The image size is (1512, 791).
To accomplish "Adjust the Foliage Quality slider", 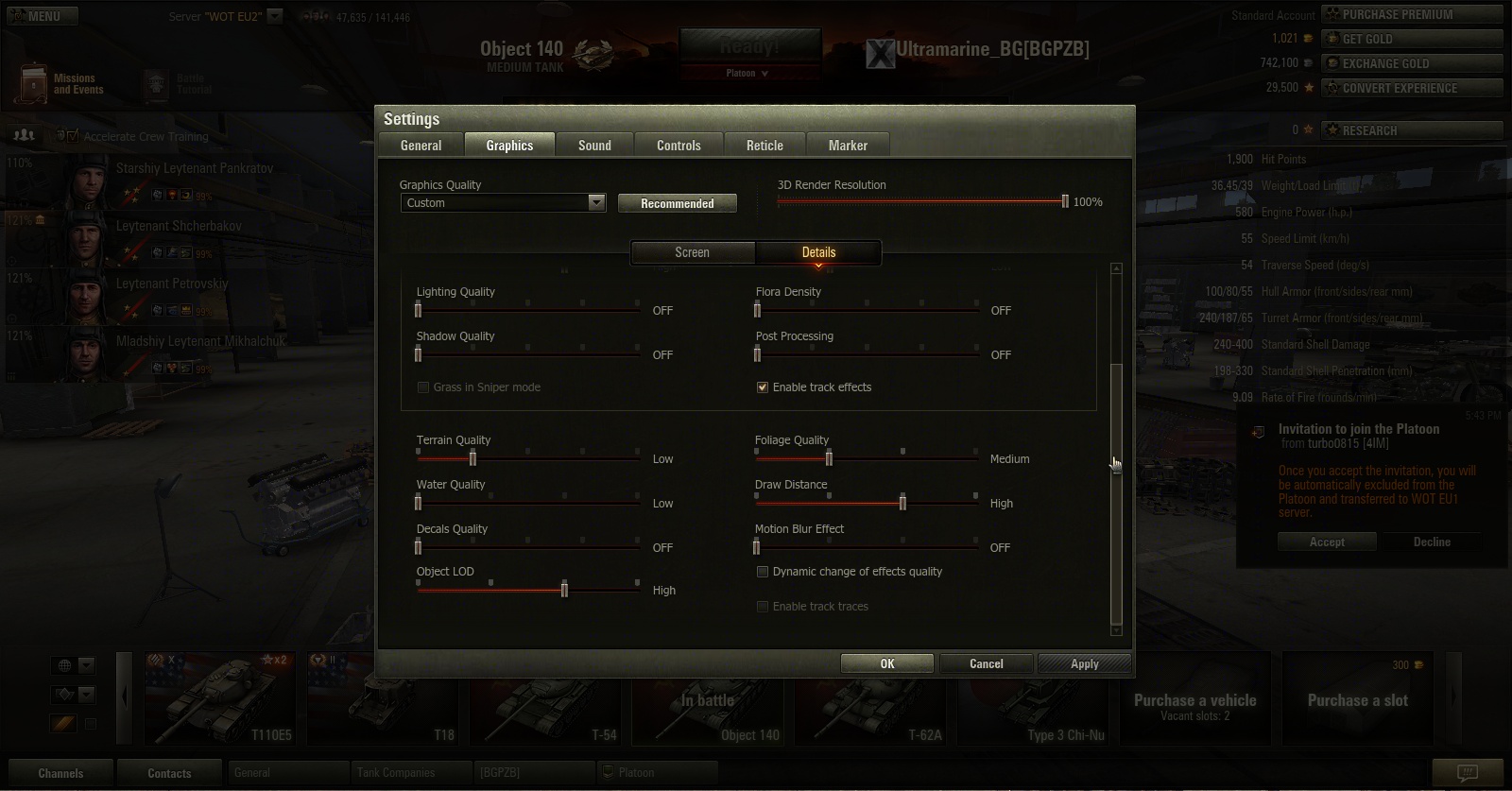I will click(829, 458).
